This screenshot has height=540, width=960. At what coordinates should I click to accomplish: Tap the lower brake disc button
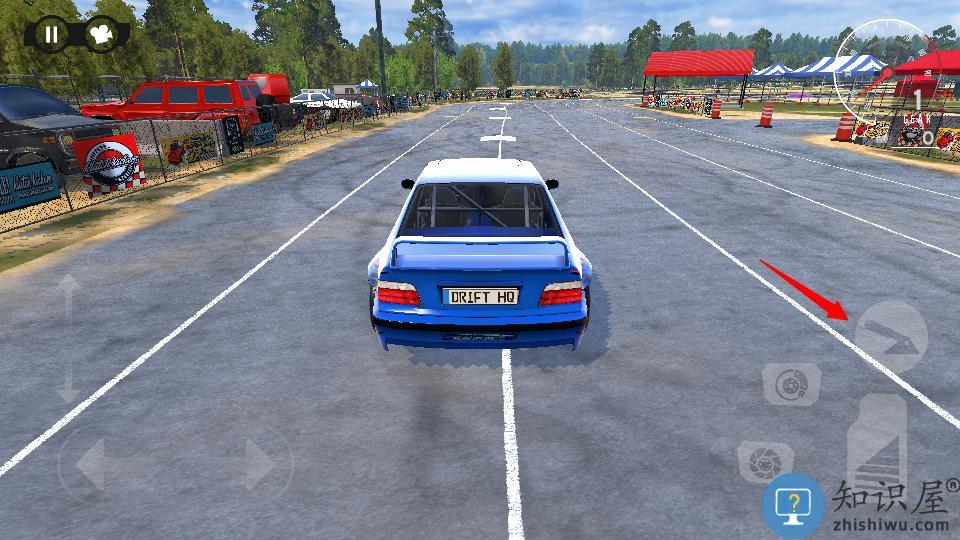point(765,461)
